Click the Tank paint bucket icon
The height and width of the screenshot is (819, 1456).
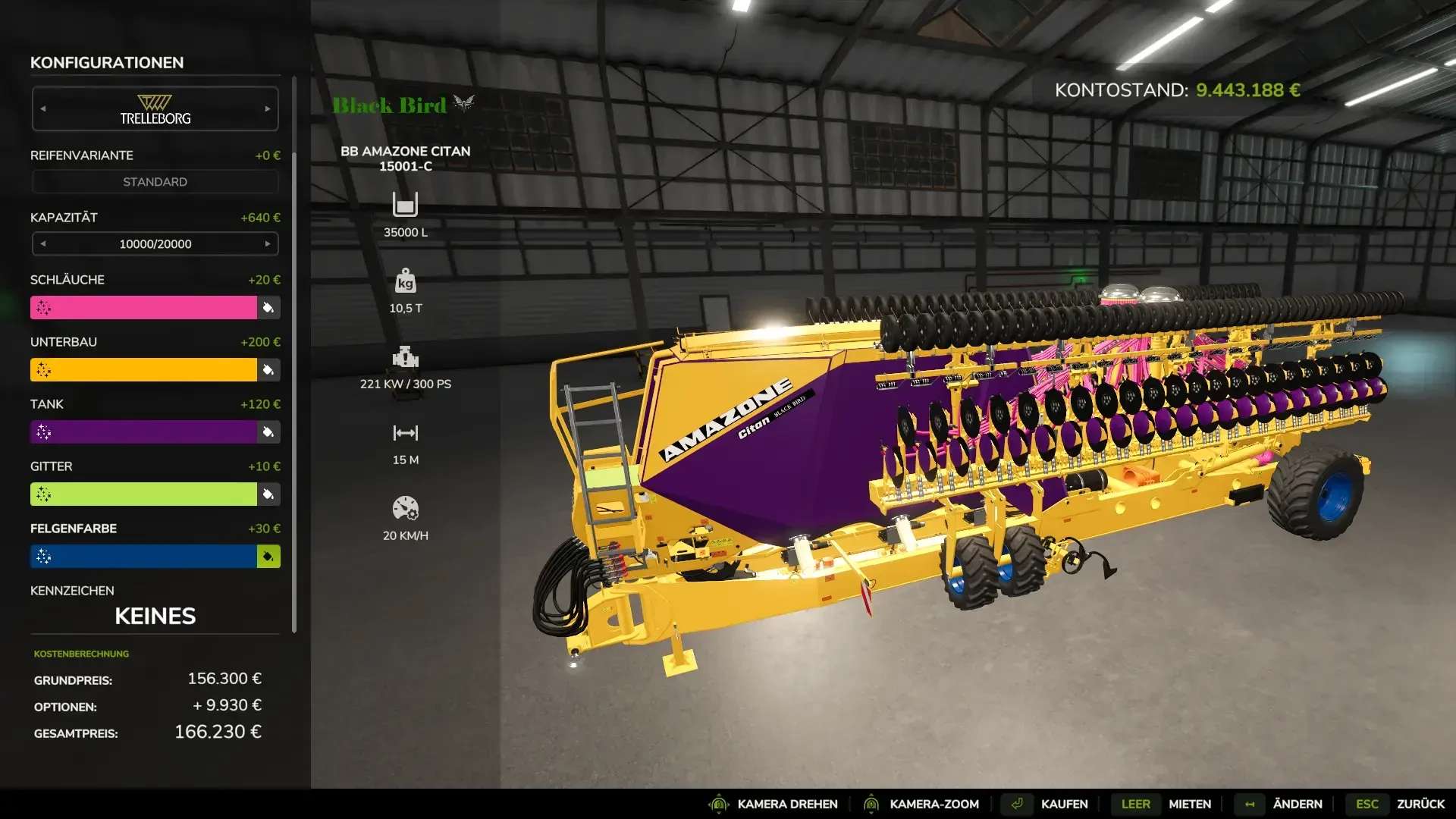click(x=268, y=432)
